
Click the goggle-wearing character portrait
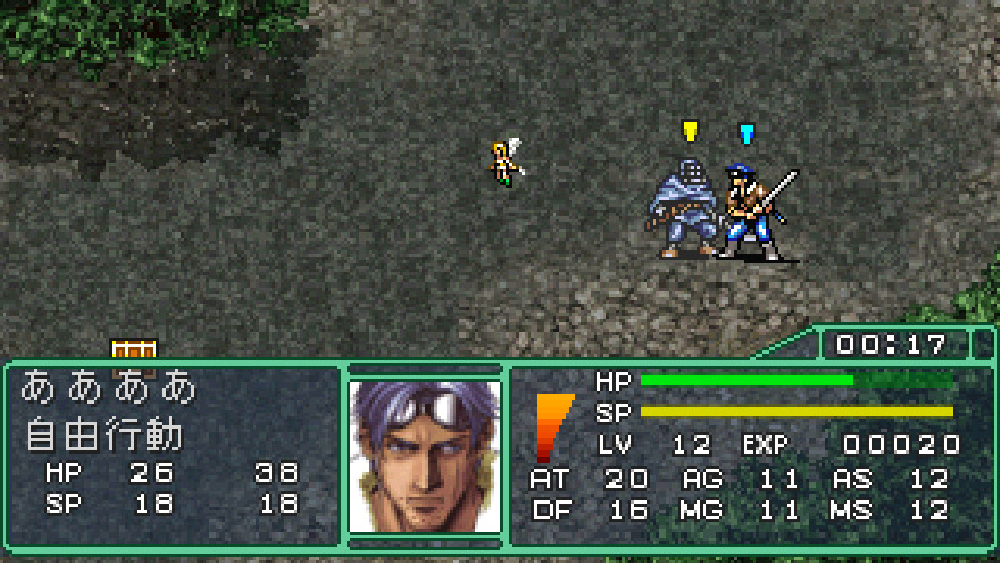(424, 456)
